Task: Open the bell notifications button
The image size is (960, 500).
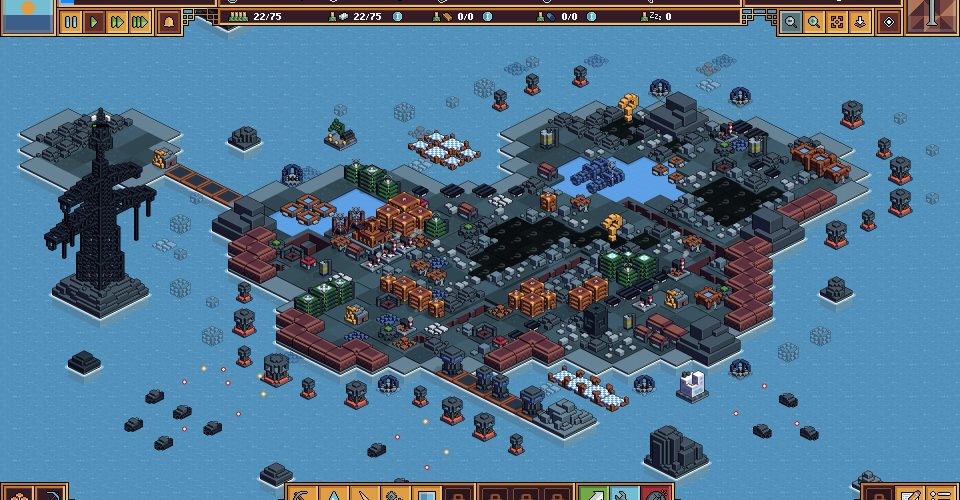Action: (x=169, y=21)
